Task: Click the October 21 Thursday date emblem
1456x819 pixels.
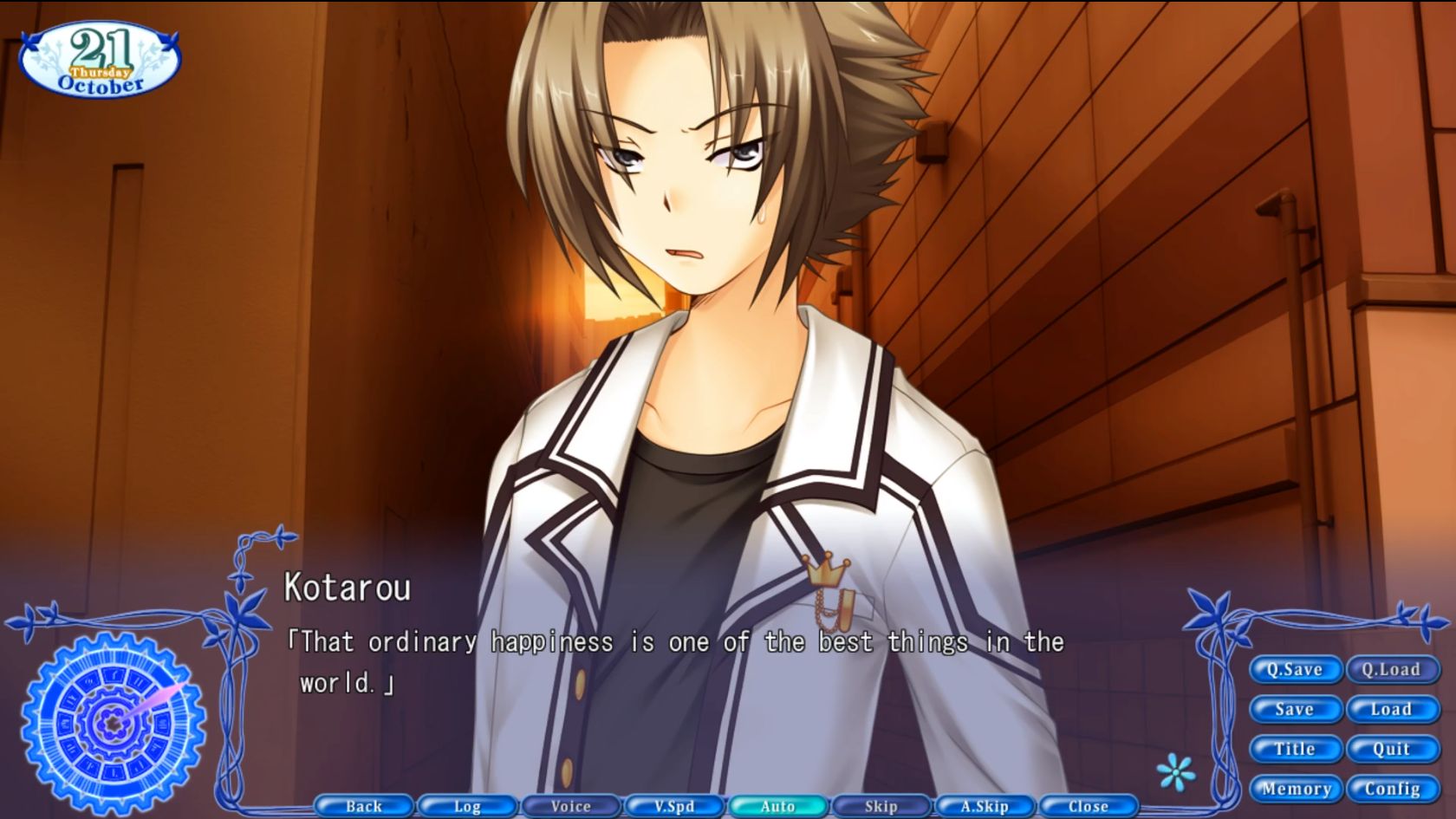Action: point(100,56)
